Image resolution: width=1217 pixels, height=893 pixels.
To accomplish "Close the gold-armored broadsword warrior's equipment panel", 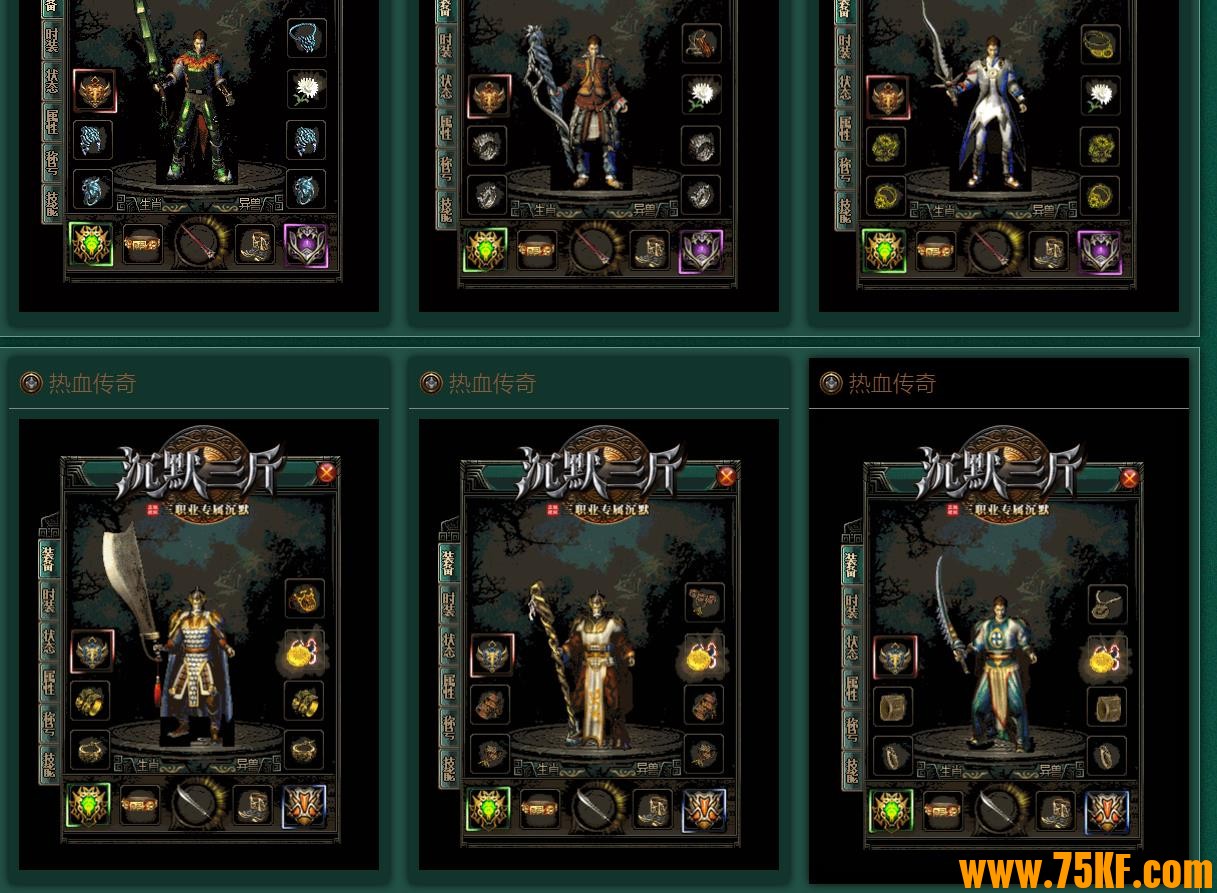I will 326,472.
